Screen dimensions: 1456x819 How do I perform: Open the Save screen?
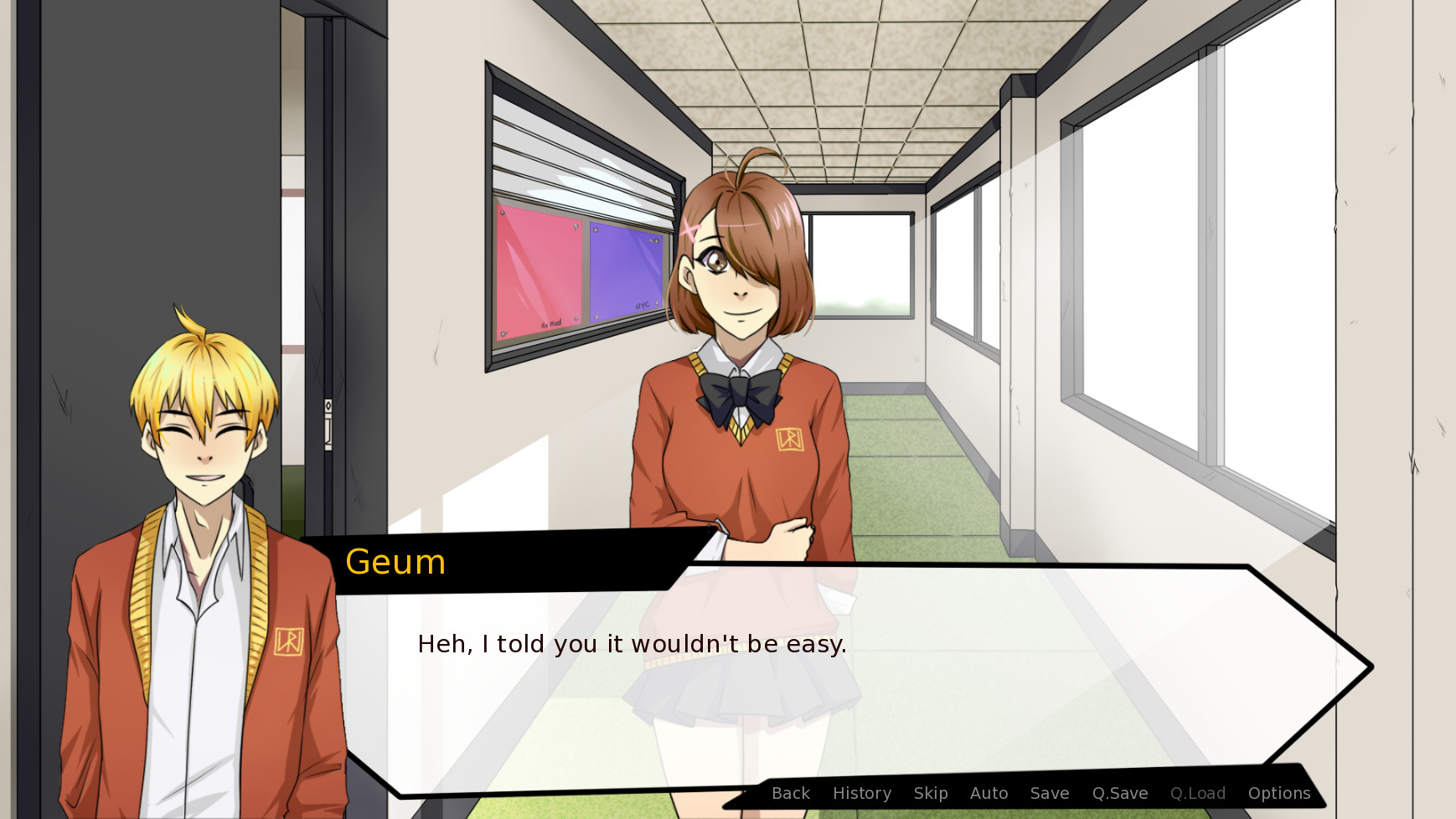(1050, 793)
